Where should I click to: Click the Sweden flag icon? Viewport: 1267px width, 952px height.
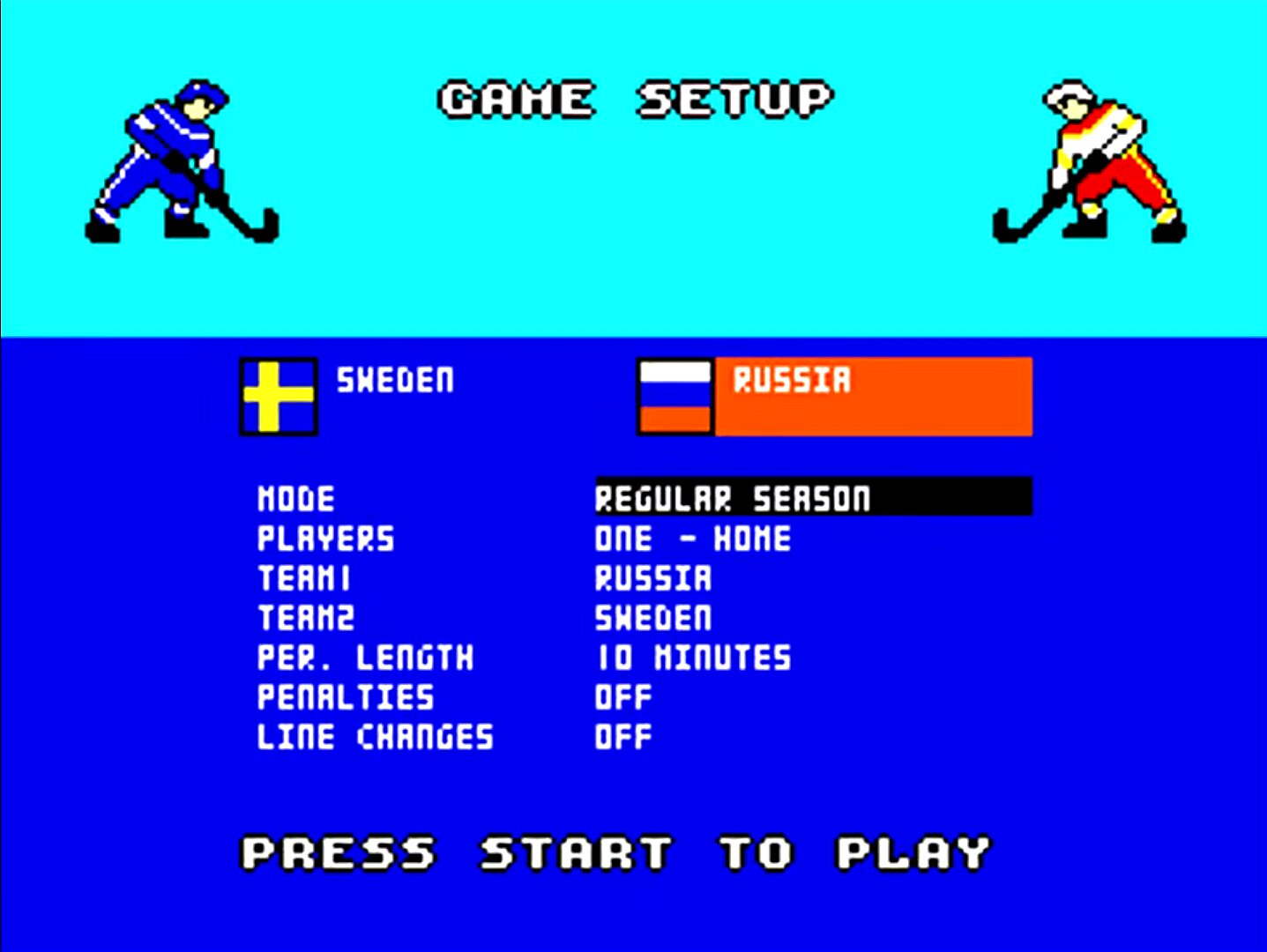(x=277, y=396)
